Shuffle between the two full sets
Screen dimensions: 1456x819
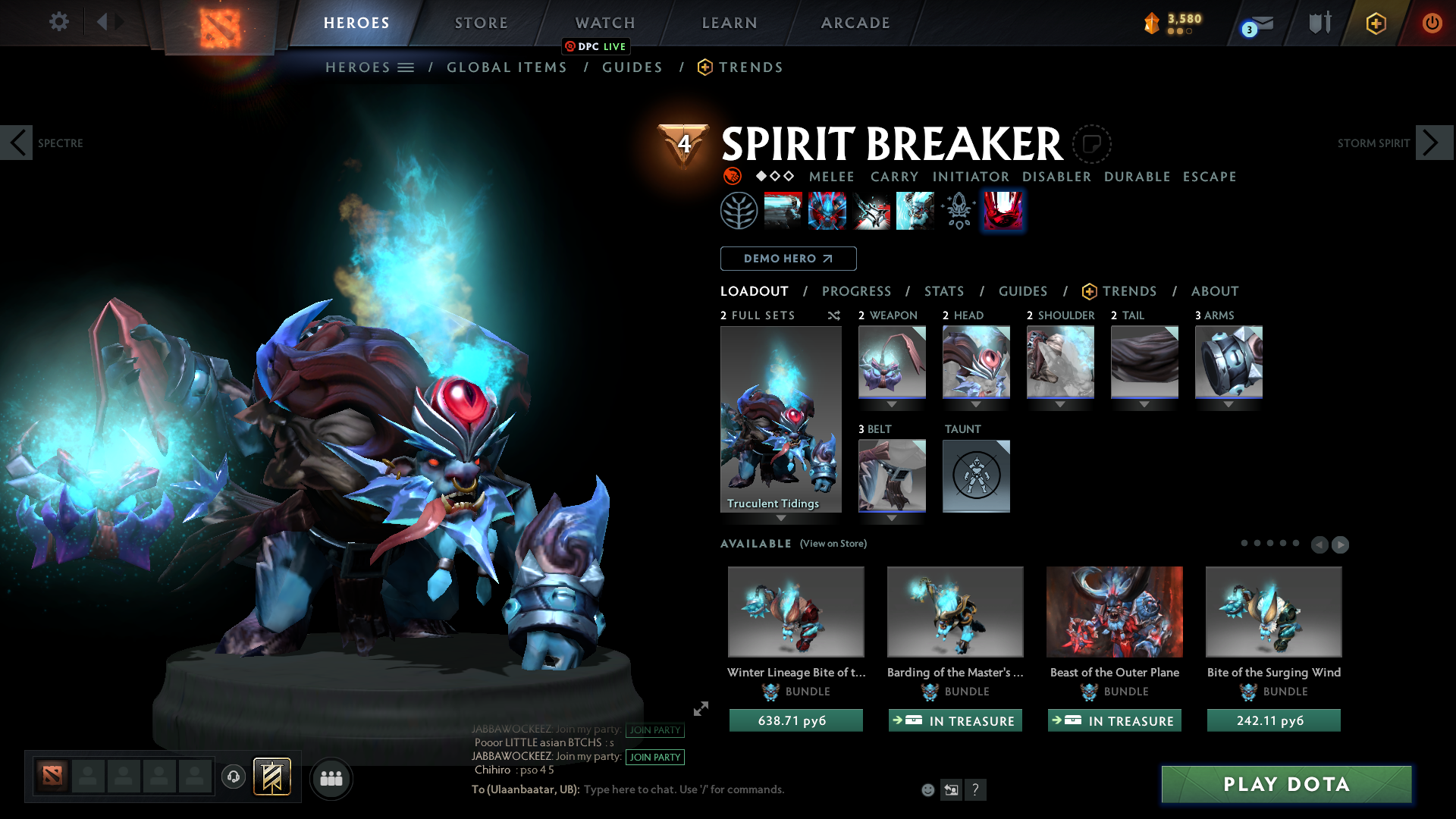[833, 315]
